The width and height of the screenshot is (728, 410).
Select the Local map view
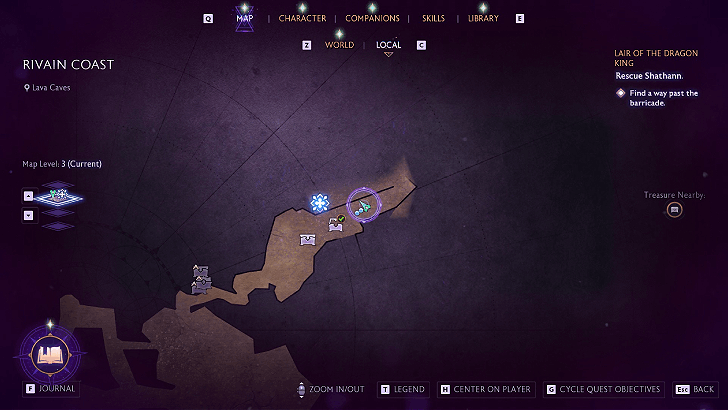pos(388,45)
